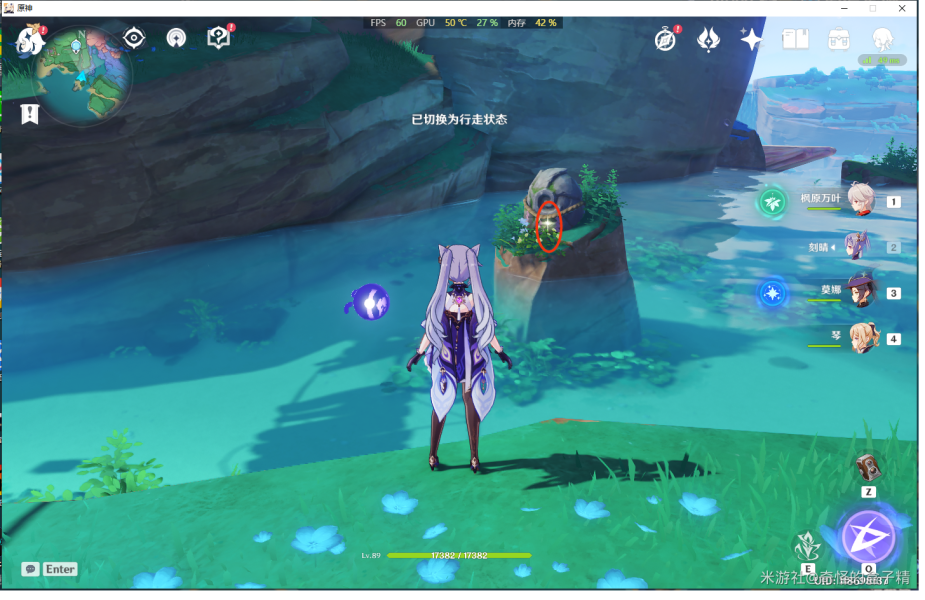This screenshot has height=600, width=925.
Task: Switch to party member 莫娜
Action: tap(860, 292)
